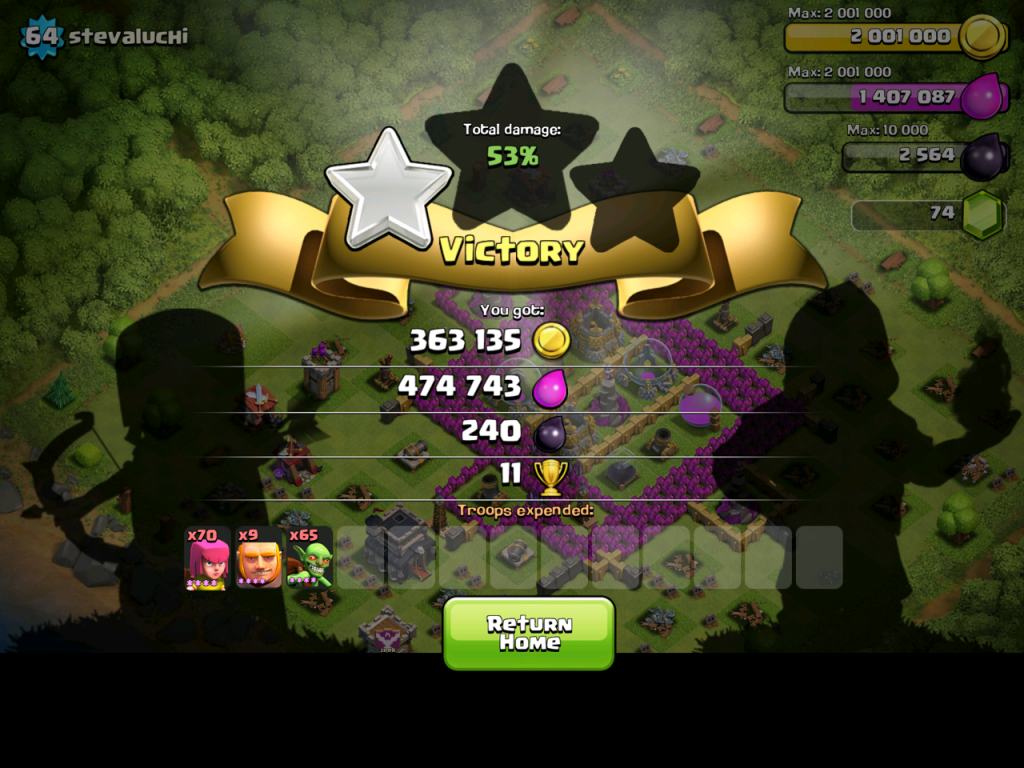Tap the dark elixir storage icon

click(982, 156)
